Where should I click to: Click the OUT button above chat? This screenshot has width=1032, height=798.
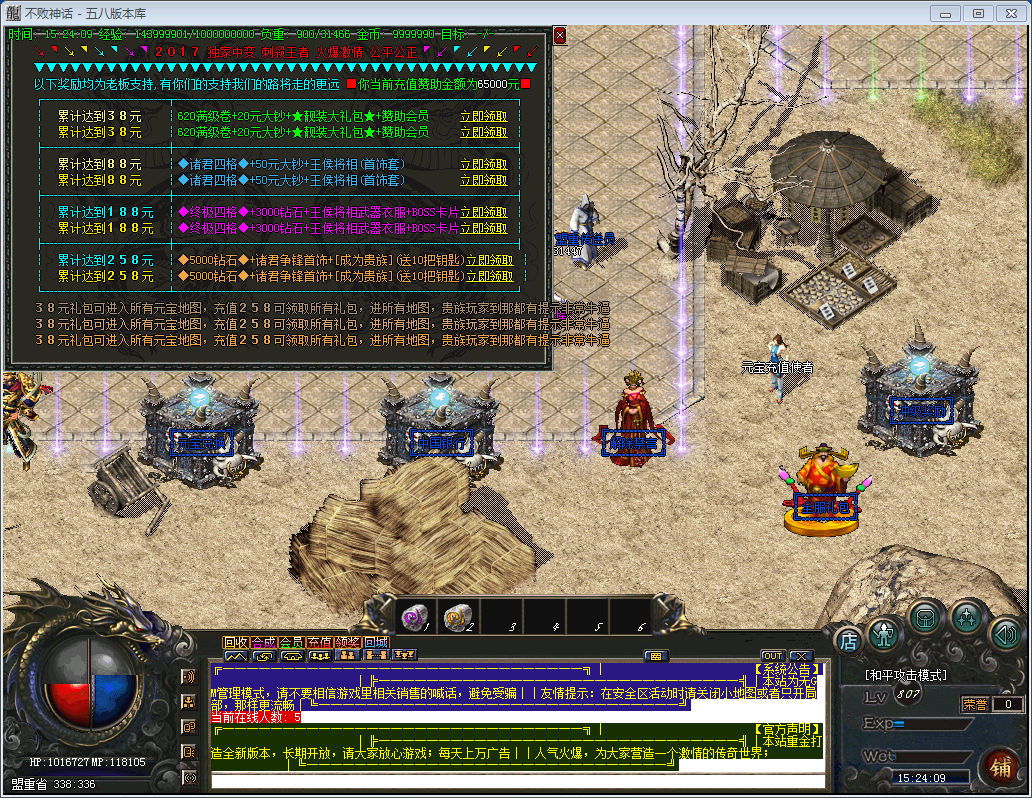point(773,656)
